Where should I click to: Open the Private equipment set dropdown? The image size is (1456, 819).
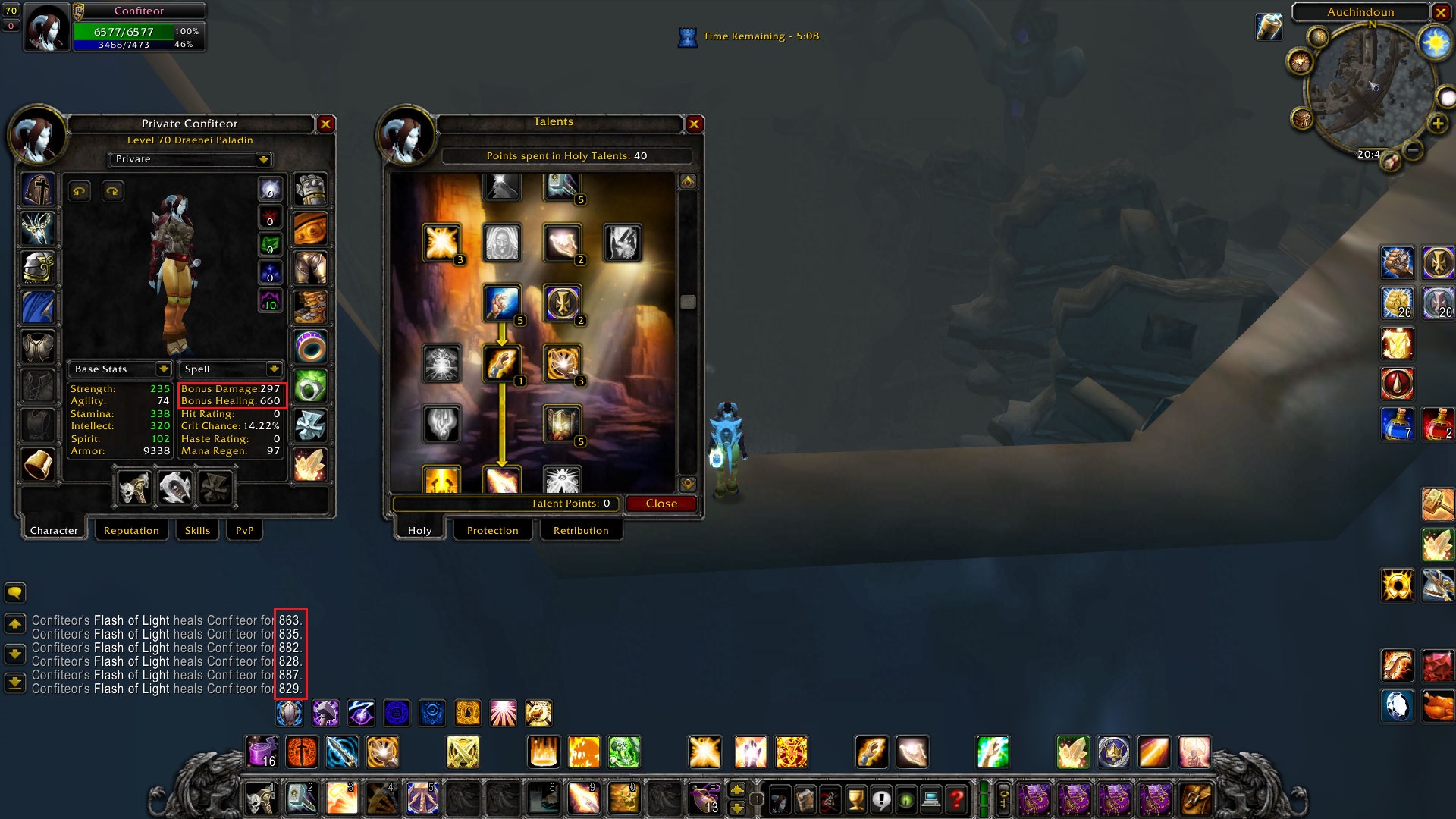263,159
